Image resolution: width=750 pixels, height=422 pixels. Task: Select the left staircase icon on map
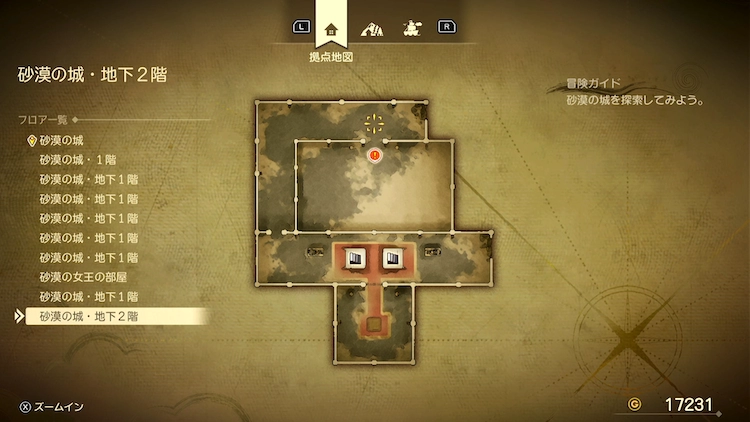(x=355, y=258)
